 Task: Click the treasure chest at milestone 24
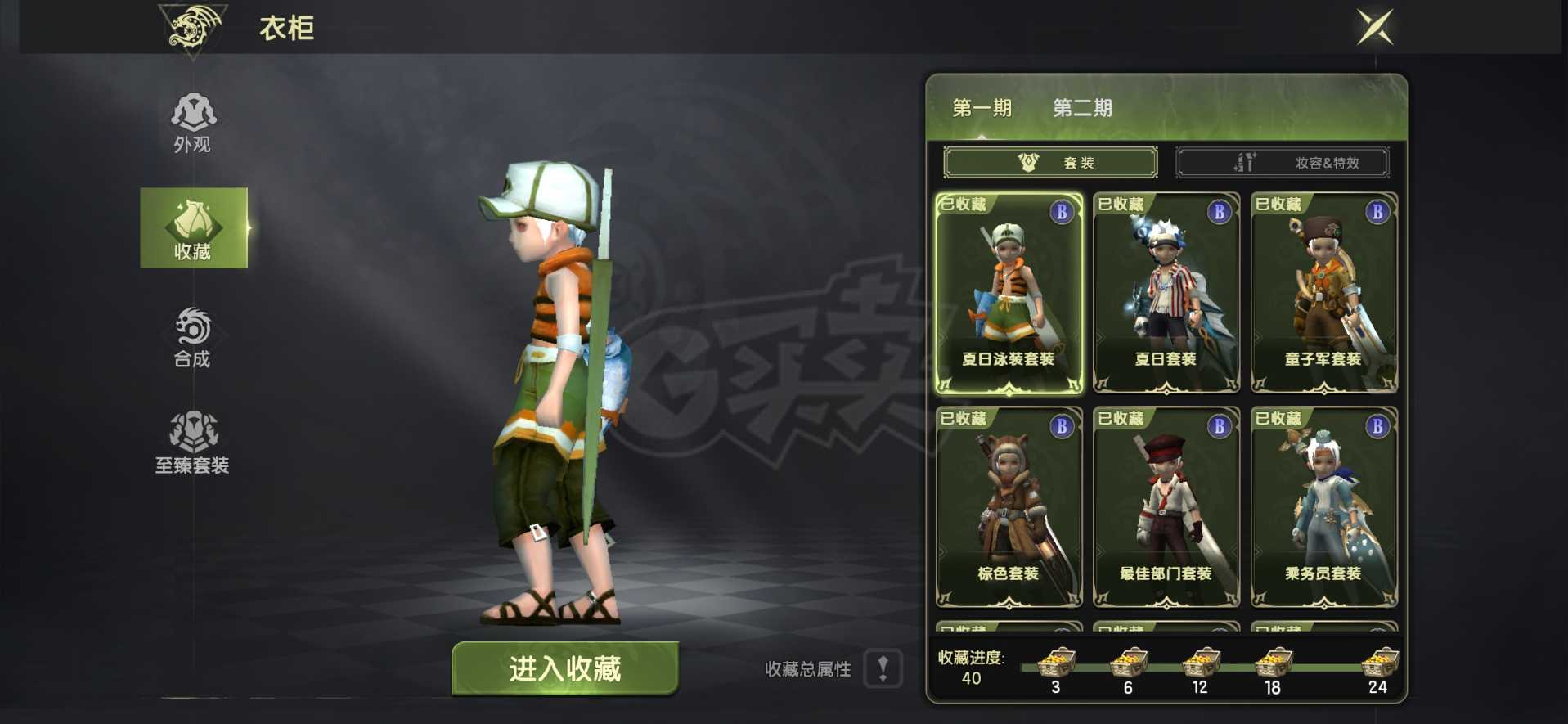(x=1378, y=664)
